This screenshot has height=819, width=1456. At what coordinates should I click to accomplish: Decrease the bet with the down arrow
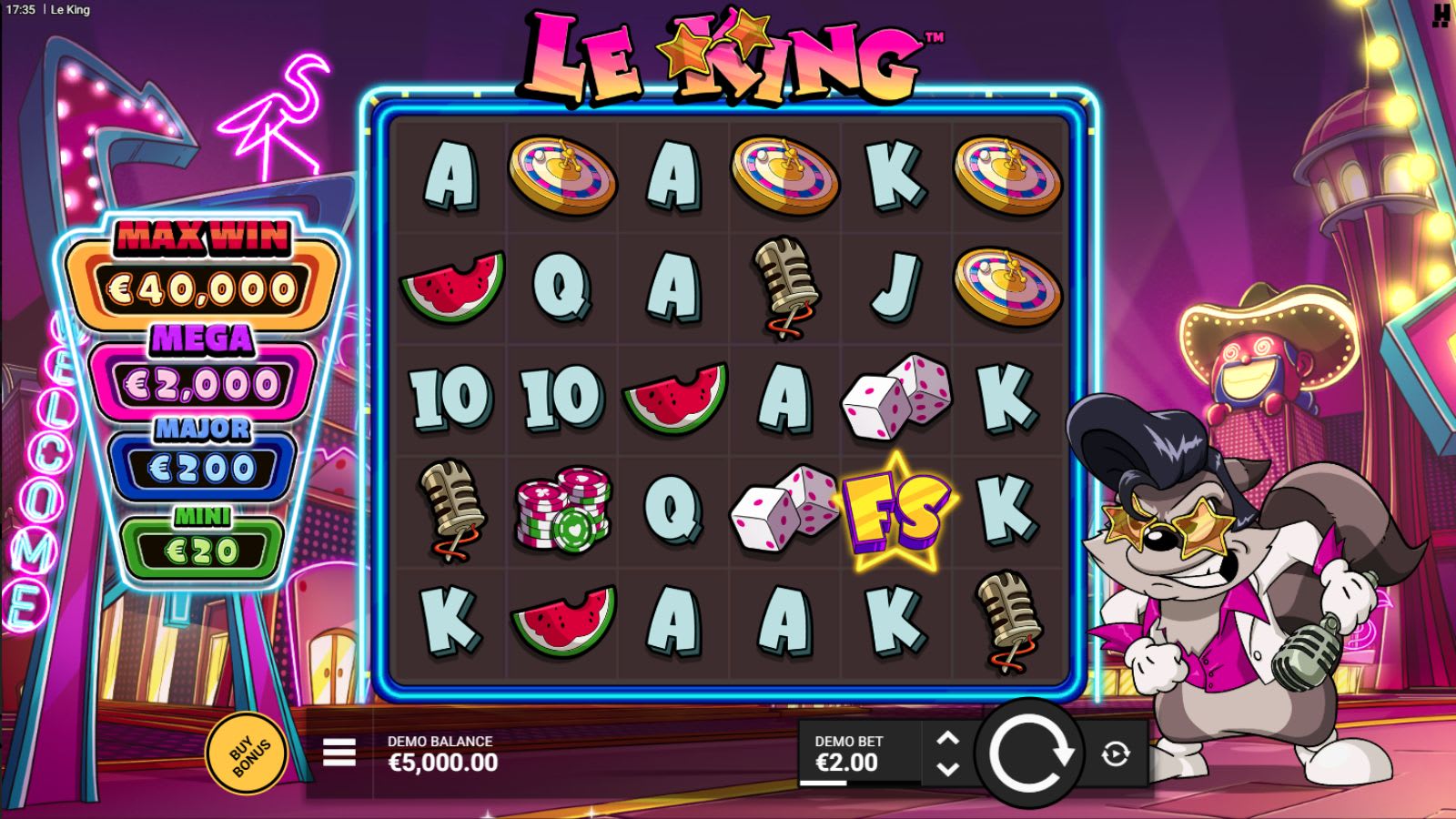pyautogui.click(x=950, y=770)
